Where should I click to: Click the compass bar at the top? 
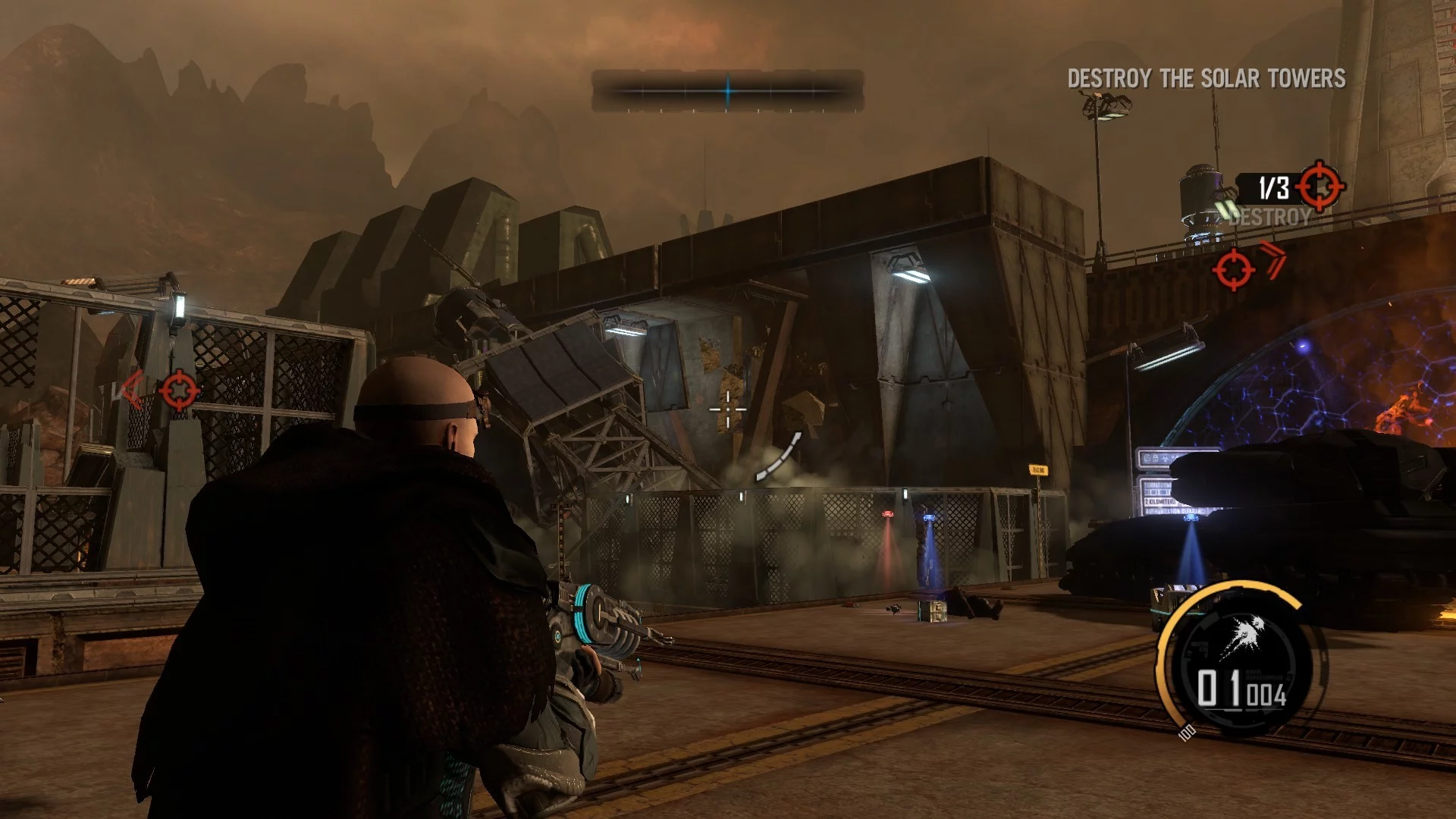(727, 91)
